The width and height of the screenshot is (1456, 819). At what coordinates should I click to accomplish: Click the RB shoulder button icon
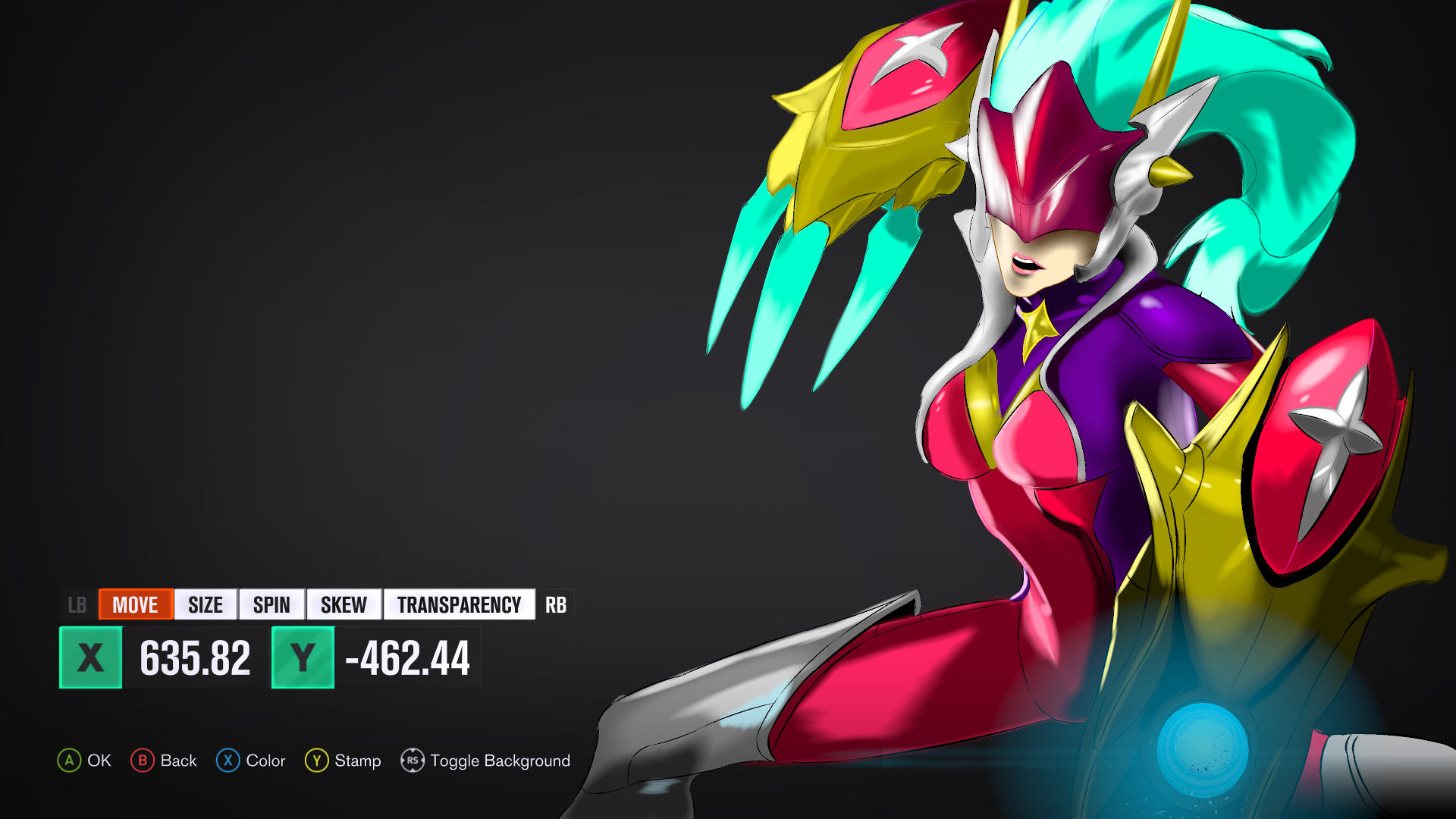click(557, 604)
